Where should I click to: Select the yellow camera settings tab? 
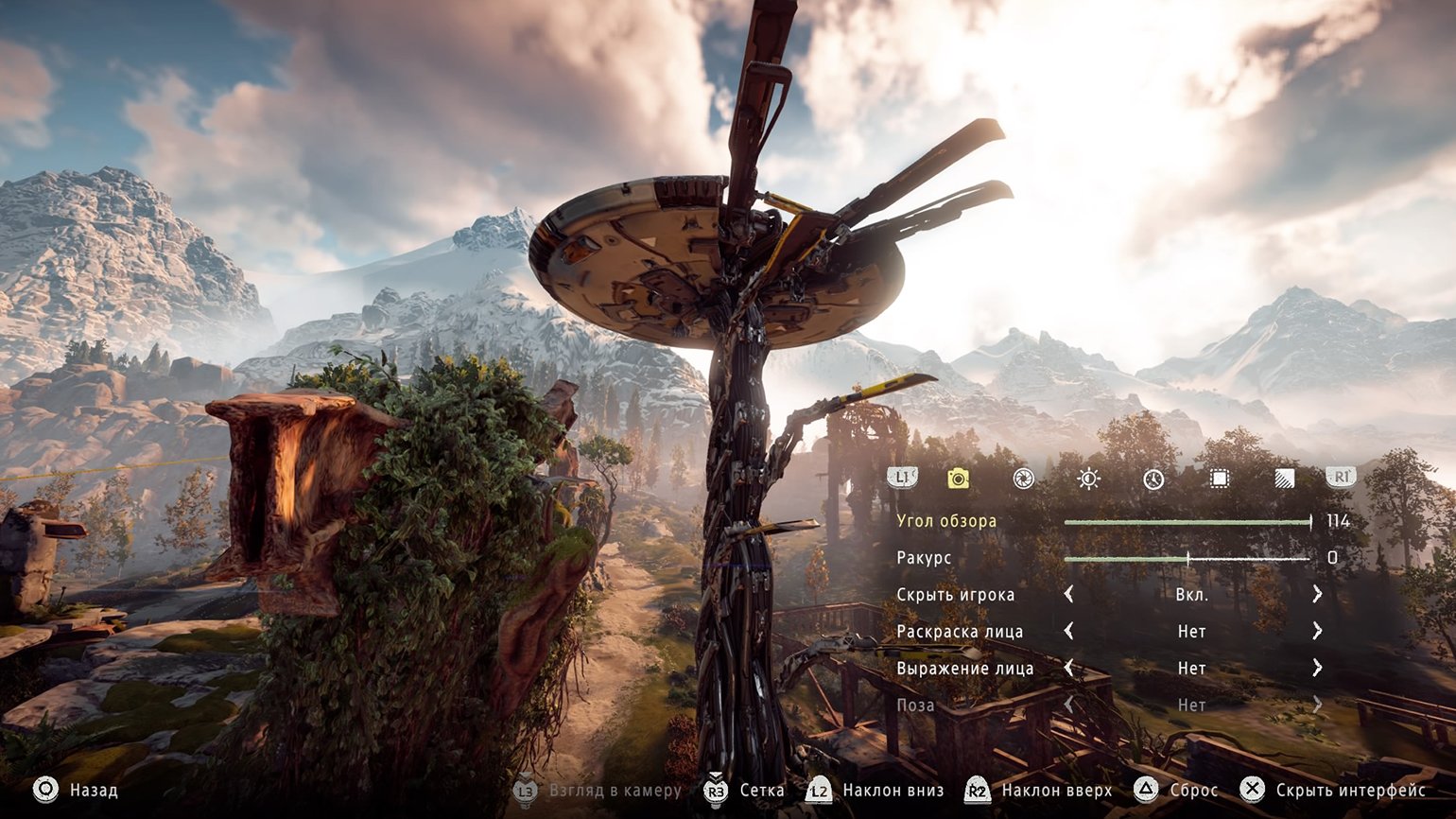point(958,479)
